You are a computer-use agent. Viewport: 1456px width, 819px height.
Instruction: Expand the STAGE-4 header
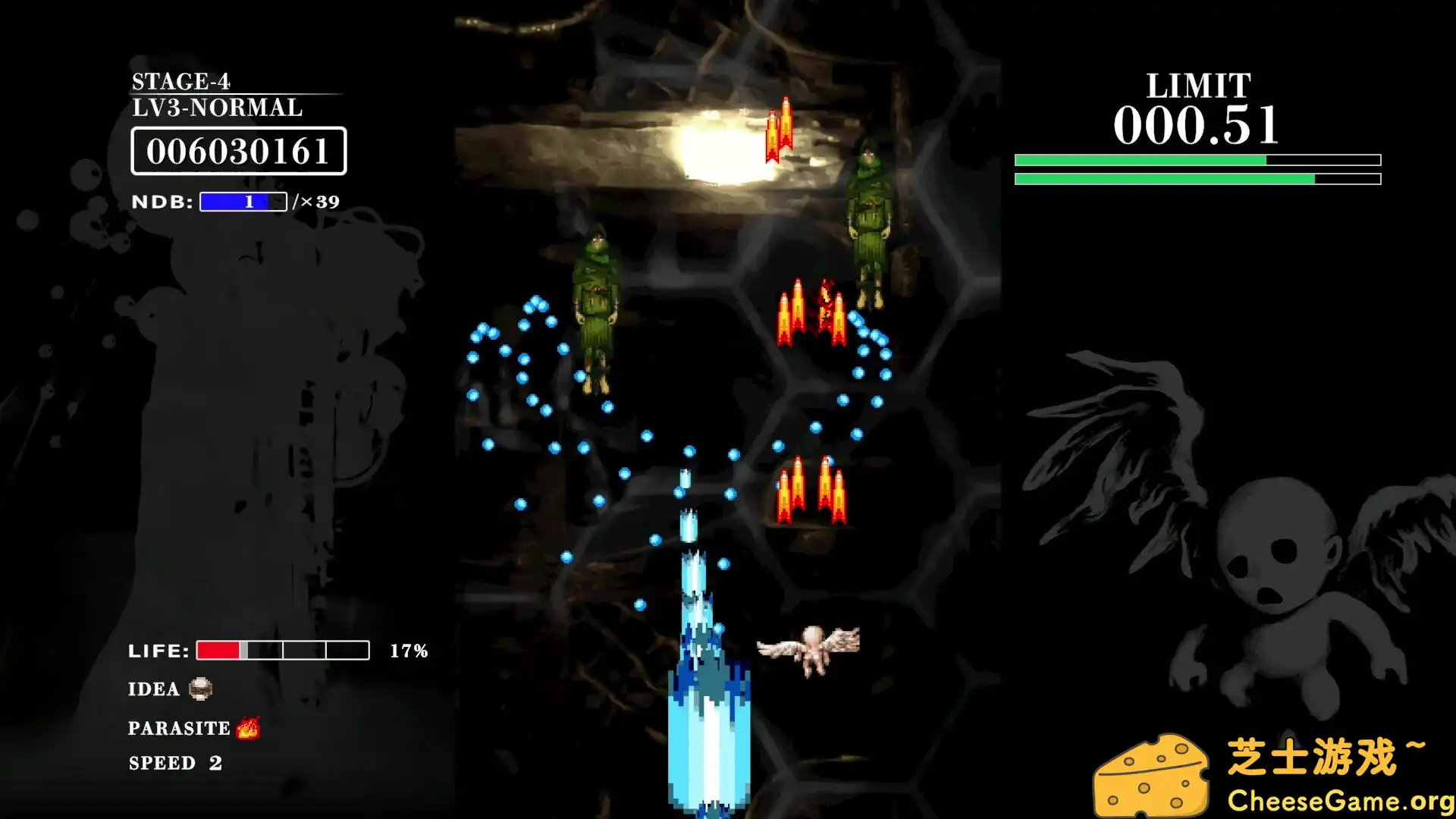point(180,80)
